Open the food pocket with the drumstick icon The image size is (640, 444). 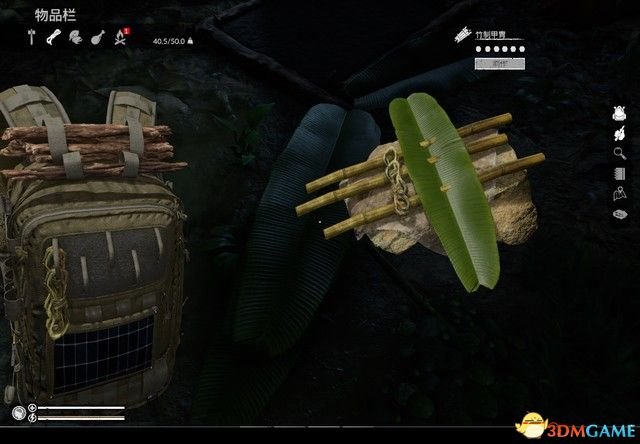coord(97,39)
